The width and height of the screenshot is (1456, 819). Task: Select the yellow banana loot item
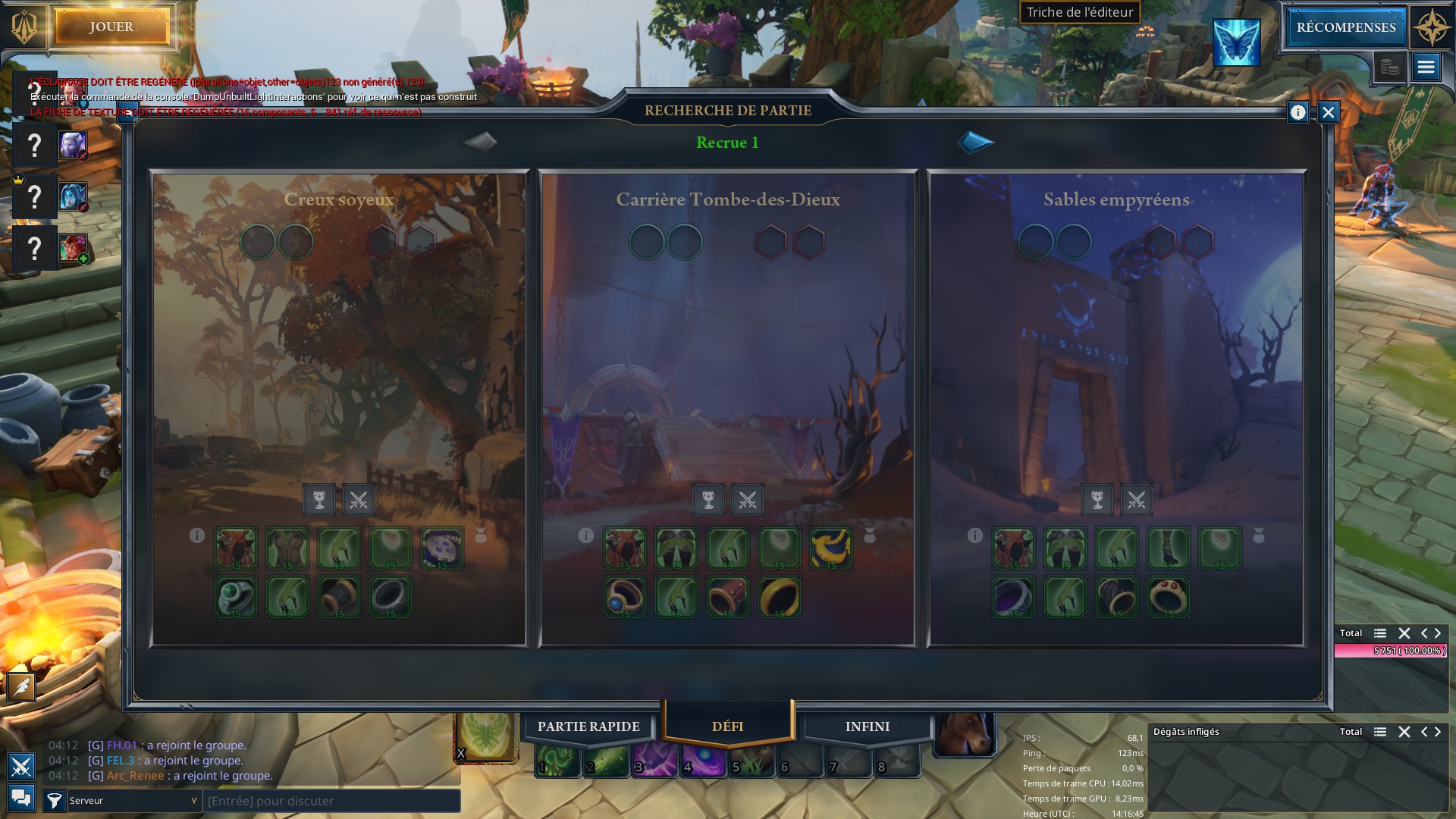pyautogui.click(x=831, y=548)
